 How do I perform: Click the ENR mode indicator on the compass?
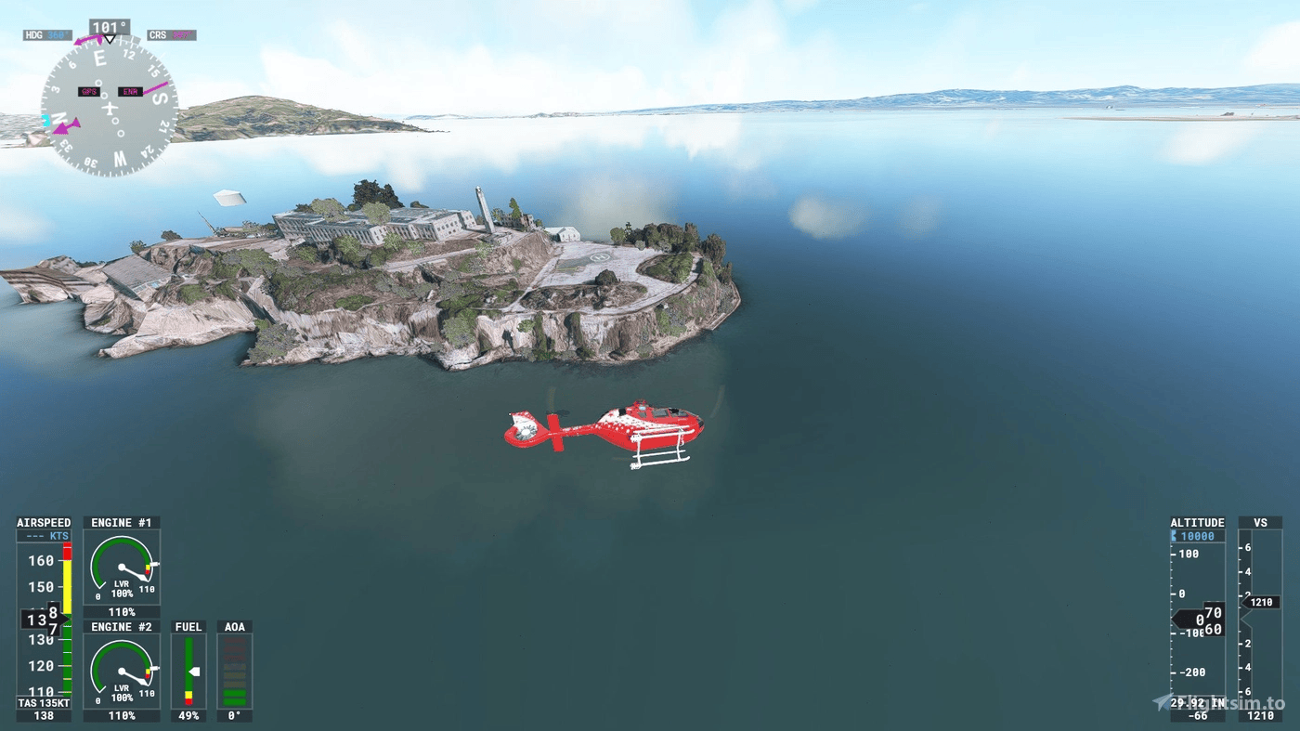pyautogui.click(x=131, y=92)
